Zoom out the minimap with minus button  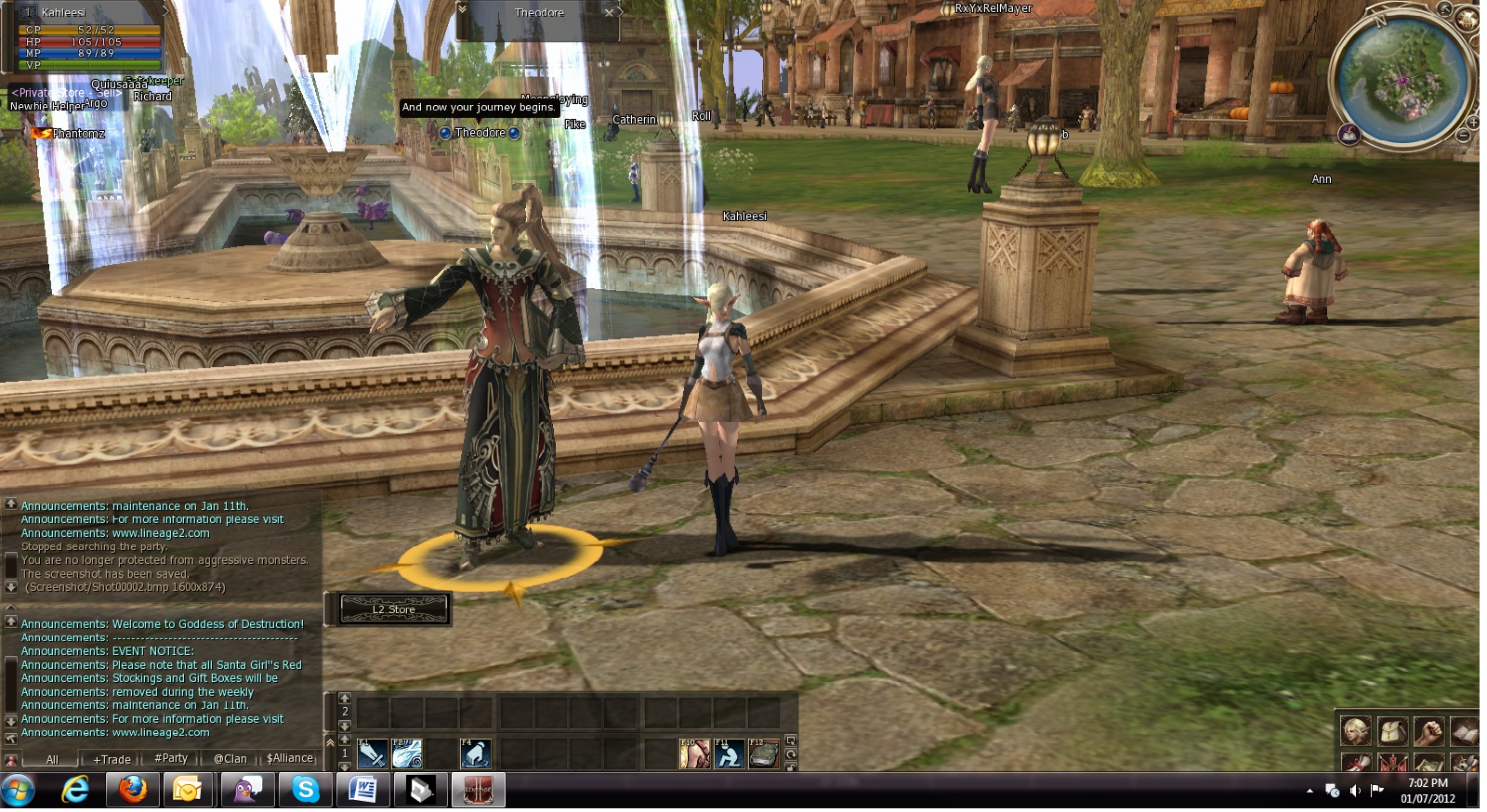coord(1463,137)
